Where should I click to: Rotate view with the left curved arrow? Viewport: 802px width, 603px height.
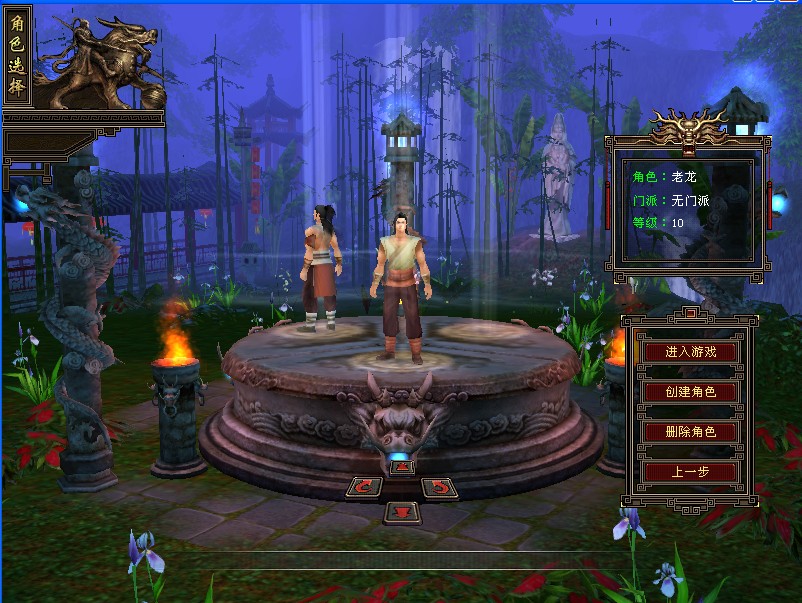pos(364,488)
